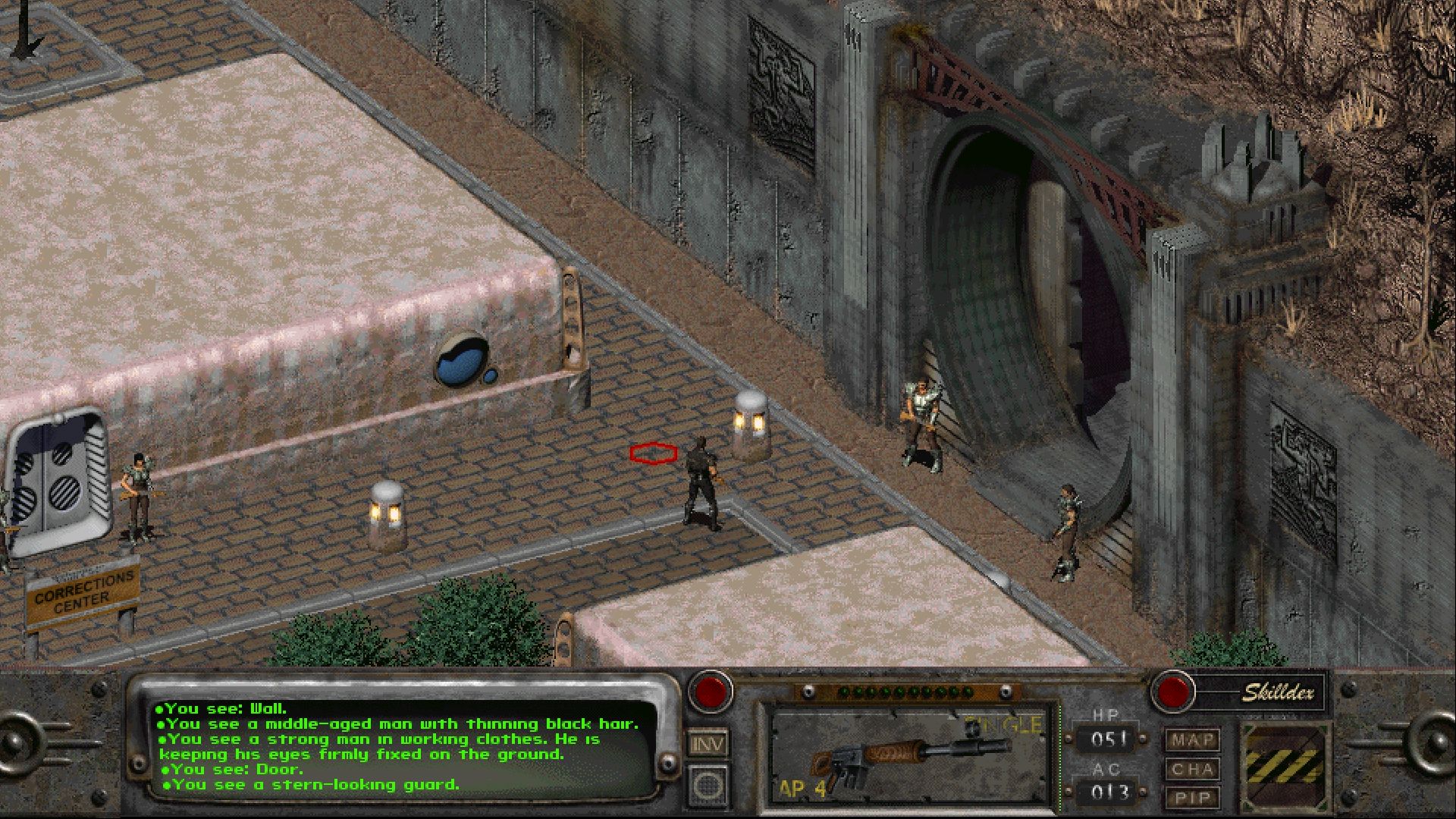The width and height of the screenshot is (1456, 819).
Task: Open the PIP Pip-Boy
Action: (x=1193, y=797)
